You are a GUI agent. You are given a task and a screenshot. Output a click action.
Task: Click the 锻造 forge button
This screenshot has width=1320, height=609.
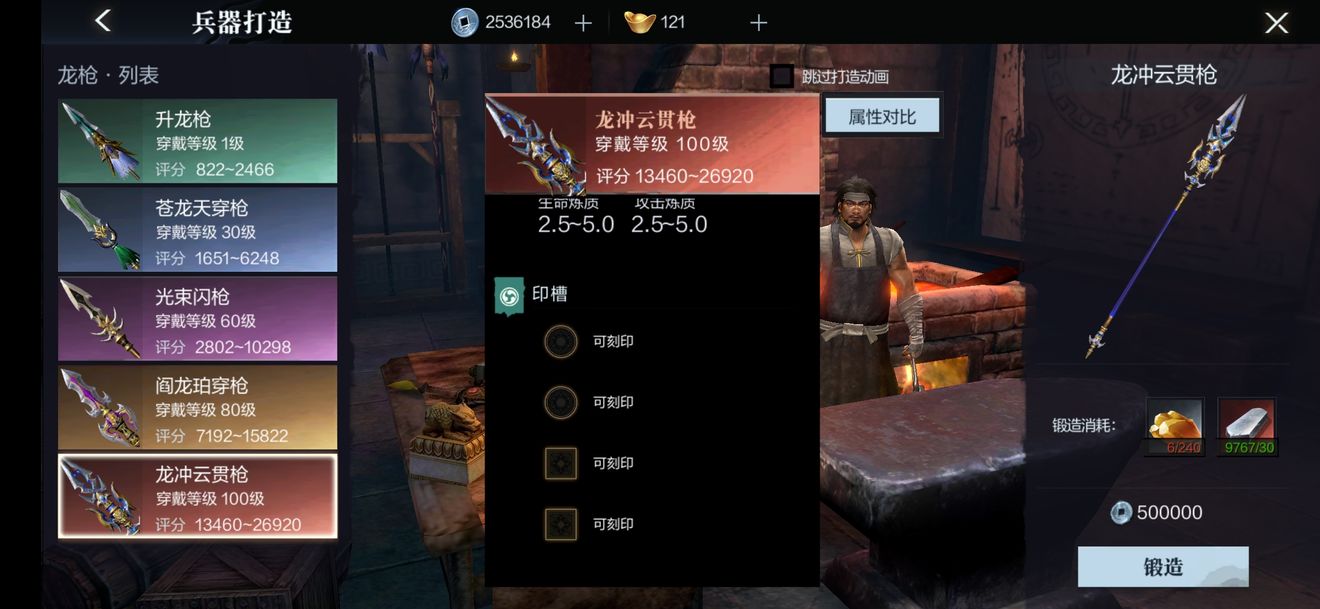coord(1163,567)
